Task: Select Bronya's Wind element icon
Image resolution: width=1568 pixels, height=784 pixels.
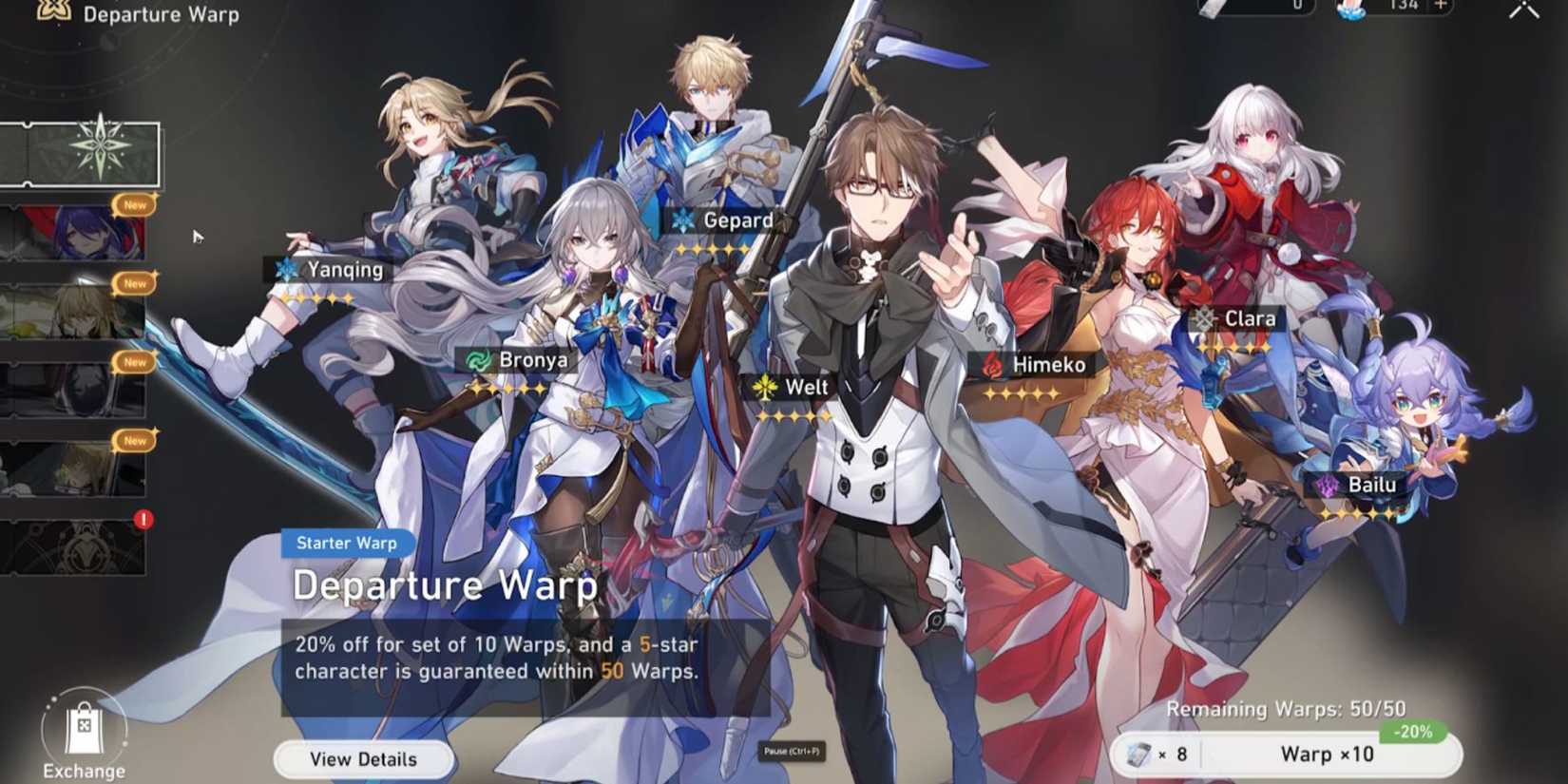Action: click(478, 359)
